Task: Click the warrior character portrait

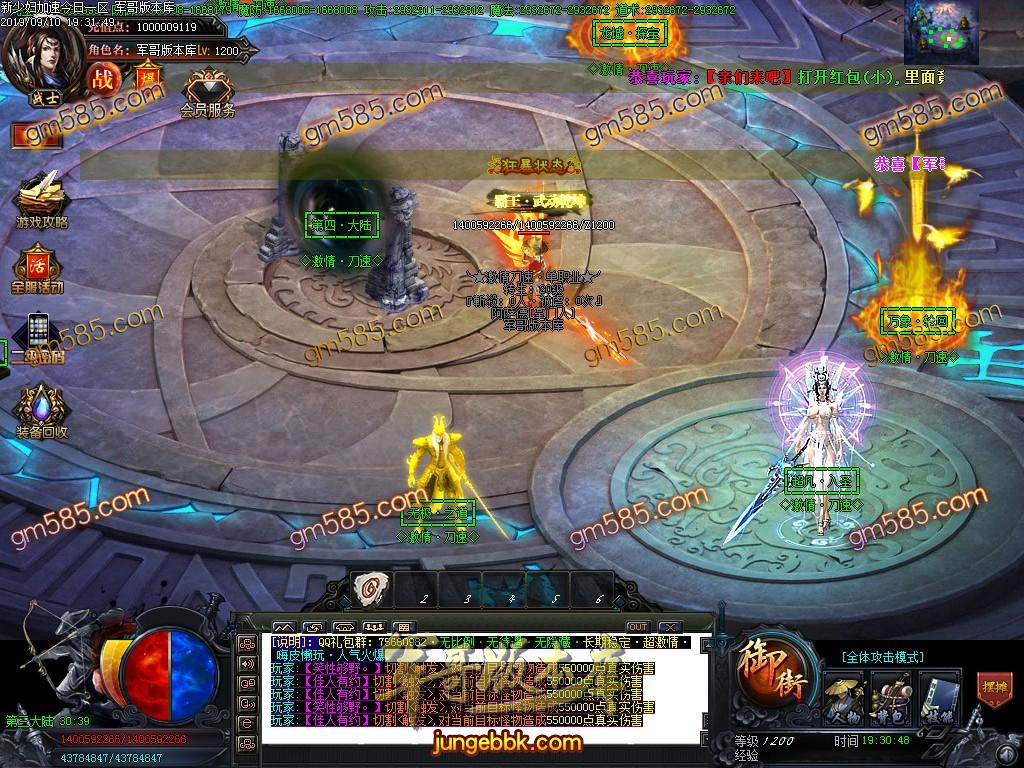Action: click(43, 57)
